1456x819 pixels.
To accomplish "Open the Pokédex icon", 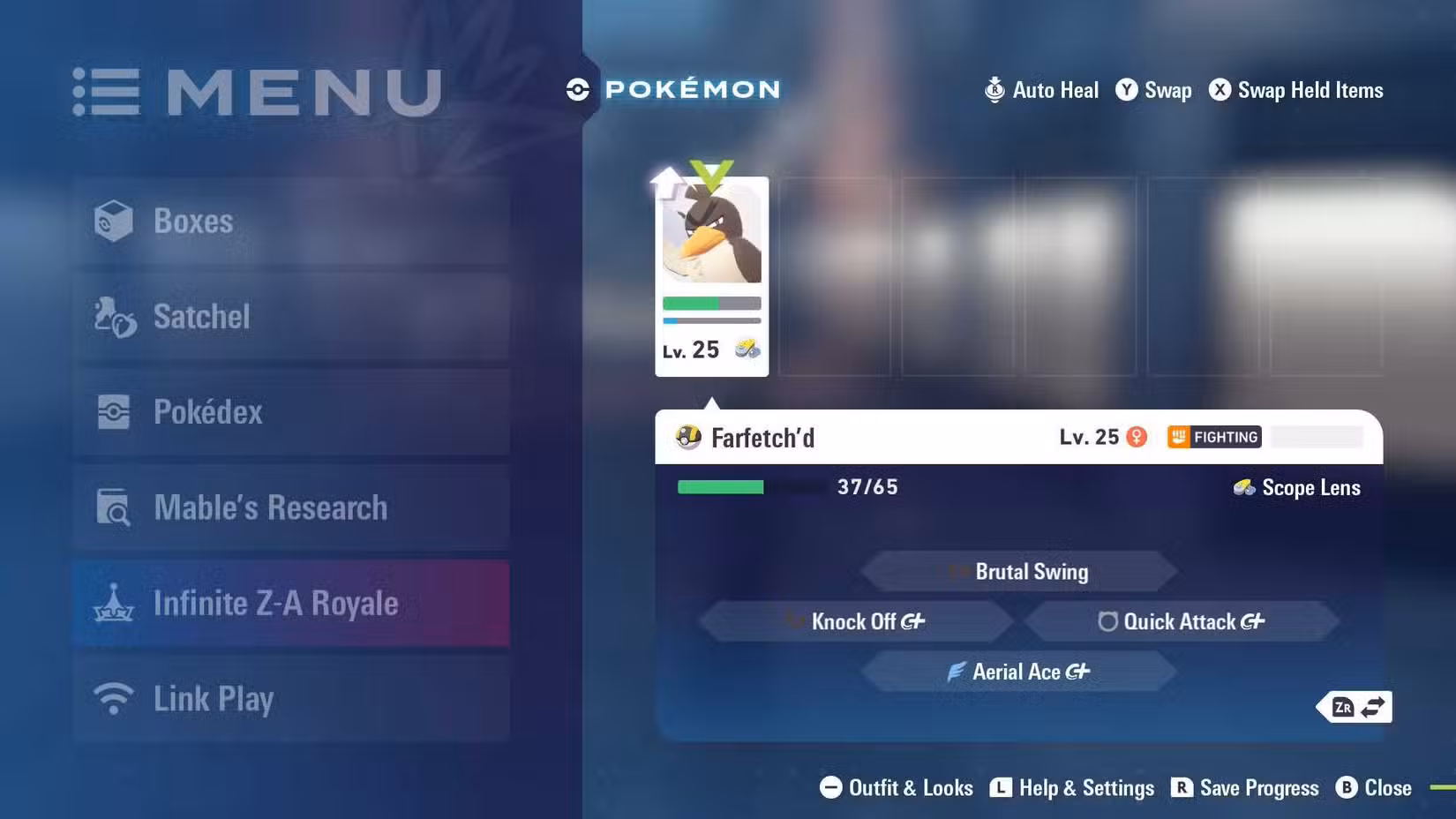I will (113, 411).
